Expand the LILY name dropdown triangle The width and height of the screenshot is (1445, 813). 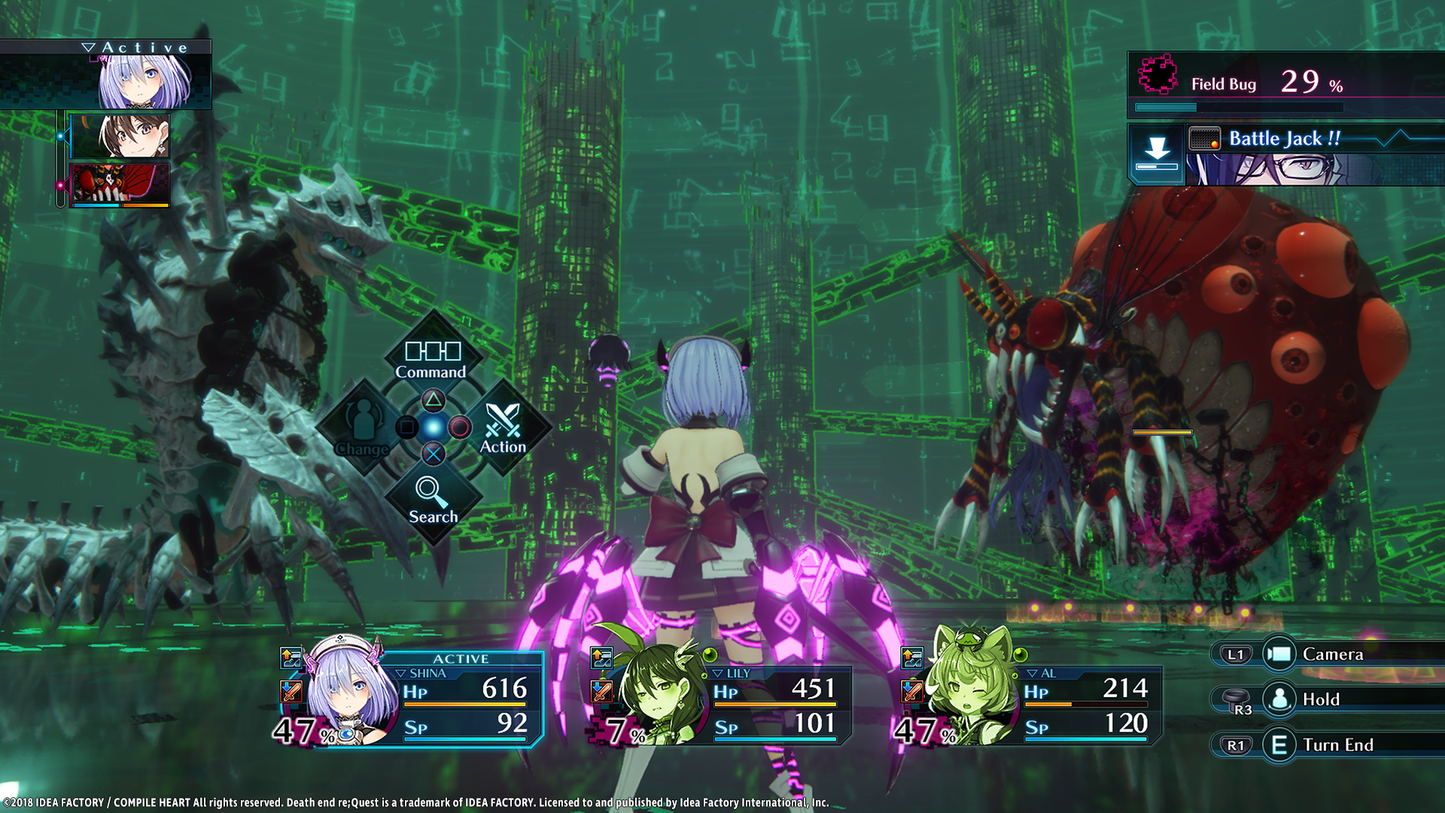click(x=719, y=672)
